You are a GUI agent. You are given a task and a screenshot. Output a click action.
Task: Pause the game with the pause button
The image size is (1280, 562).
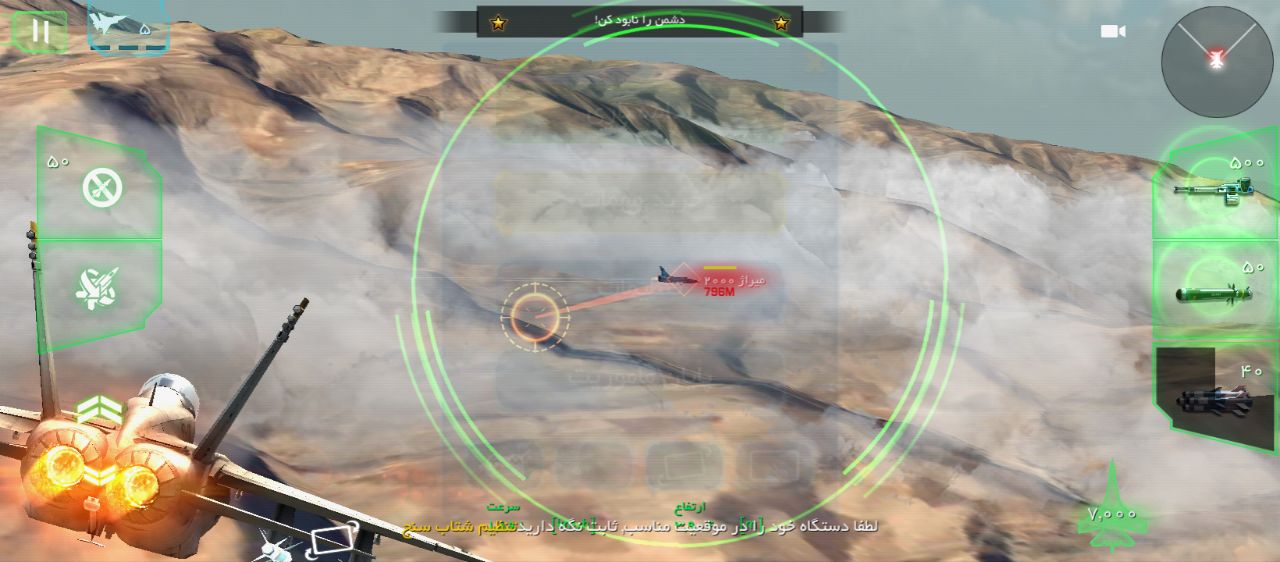39,31
